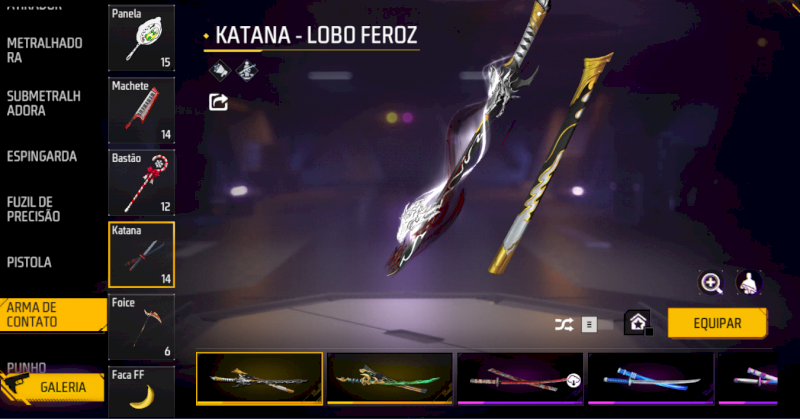Zoom in with the magnifier icon
Image resolution: width=800 pixels, height=419 pixels.
[712, 284]
